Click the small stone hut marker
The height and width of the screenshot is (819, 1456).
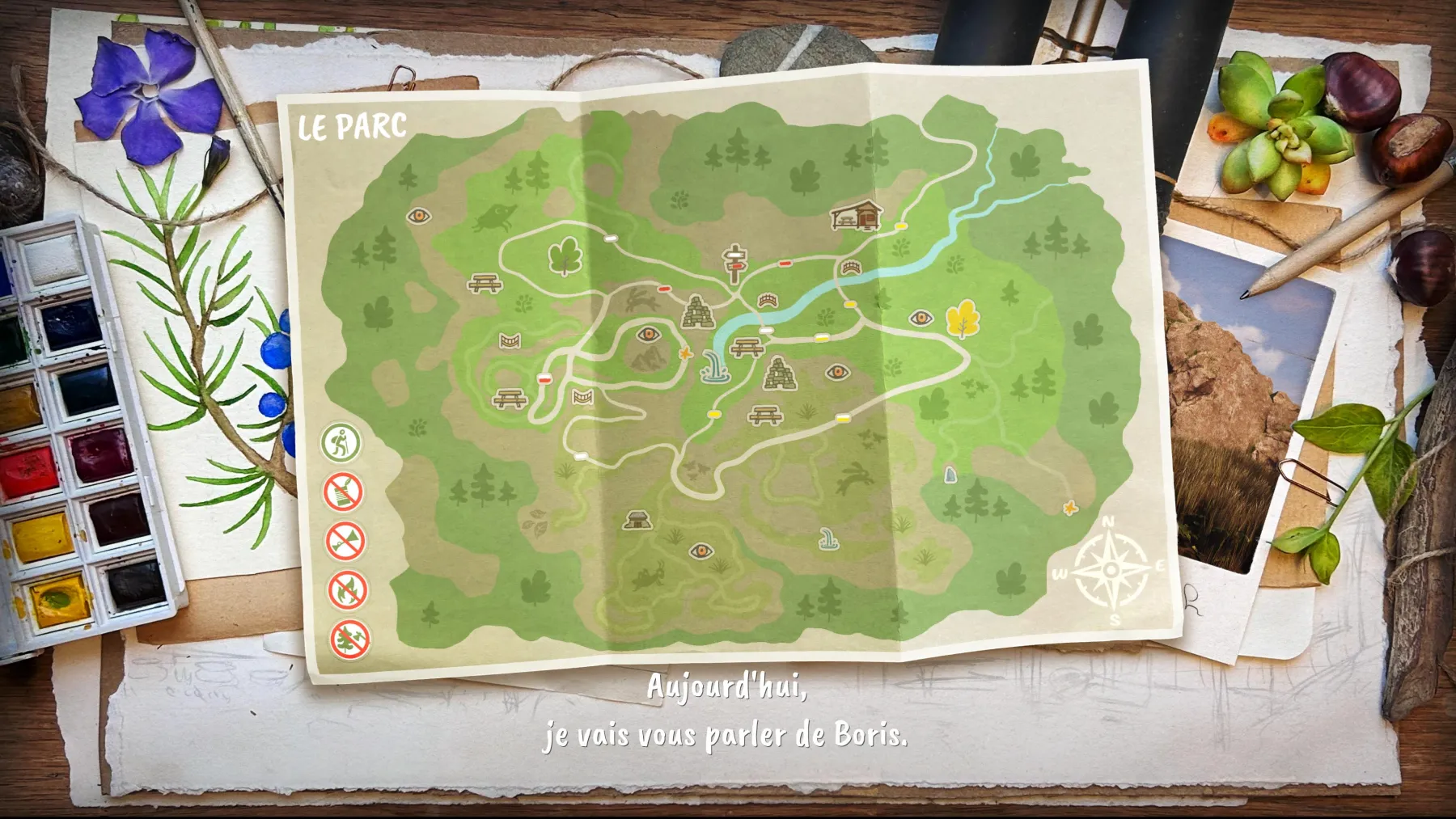[637, 520]
